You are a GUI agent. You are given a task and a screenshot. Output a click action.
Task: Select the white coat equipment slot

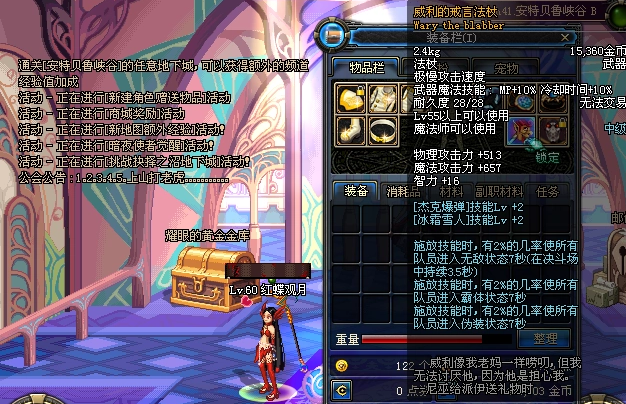(383, 98)
